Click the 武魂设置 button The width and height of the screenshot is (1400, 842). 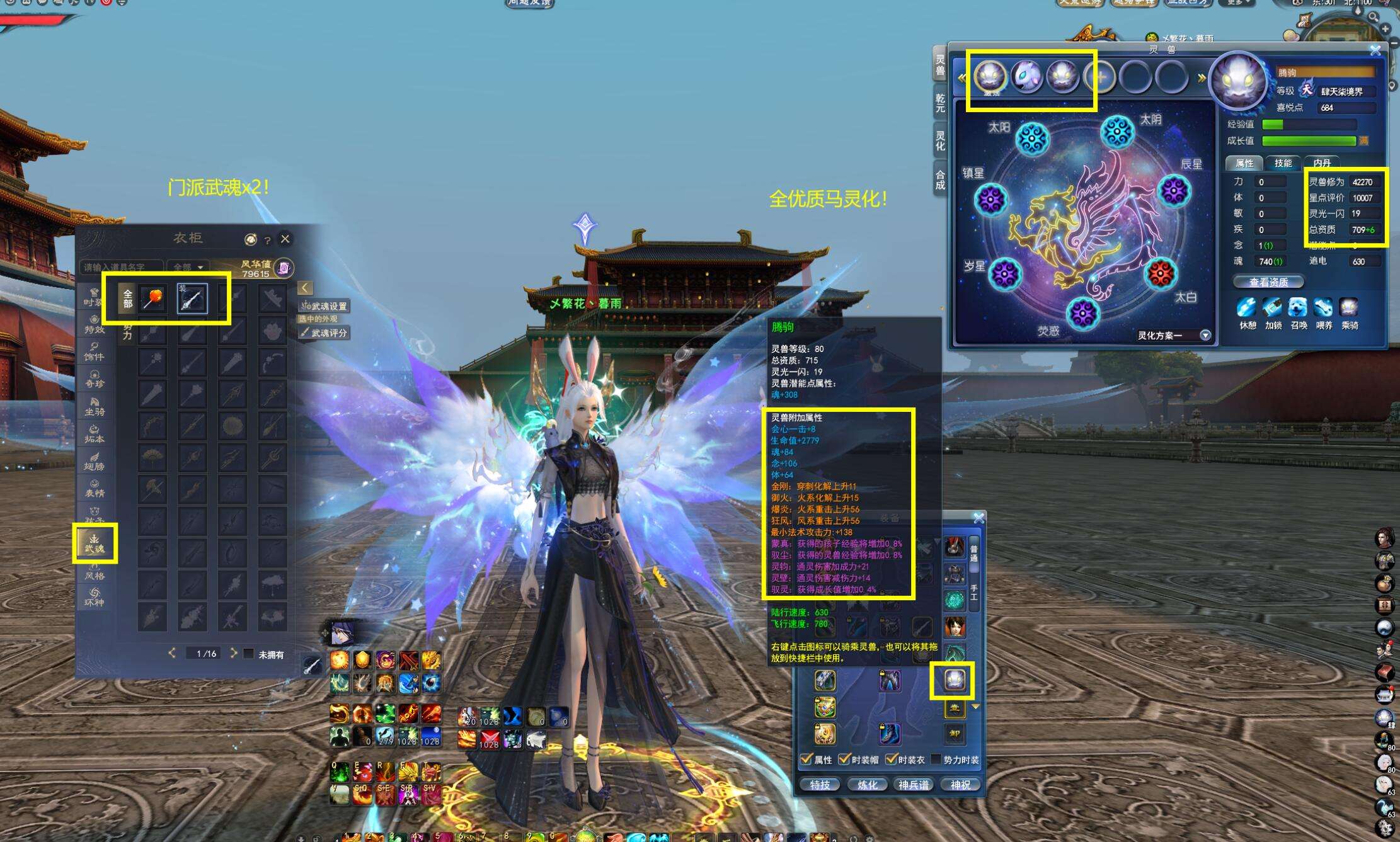pyautogui.click(x=325, y=306)
